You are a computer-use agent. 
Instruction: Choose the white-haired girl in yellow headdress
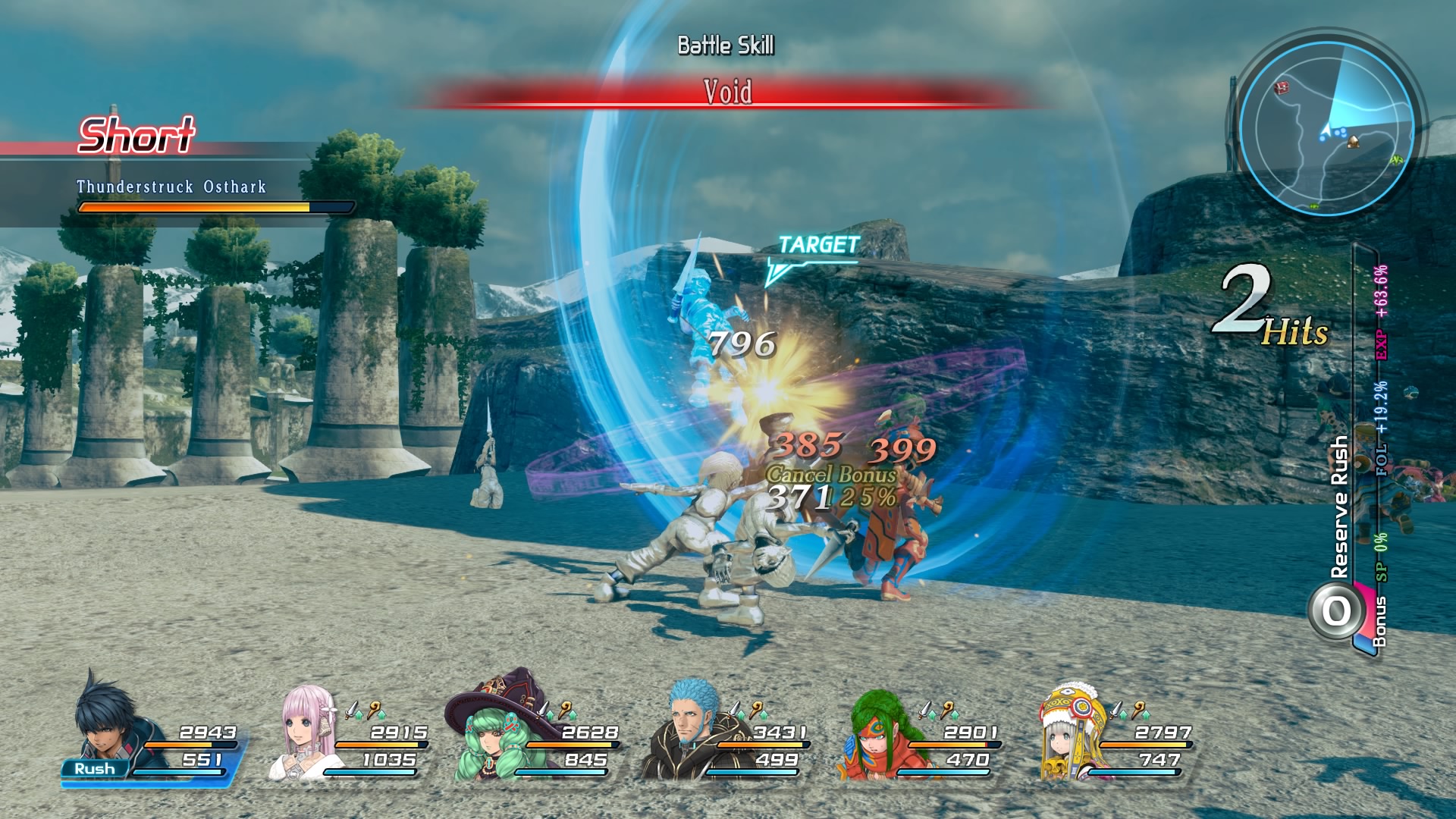[x=1069, y=733]
